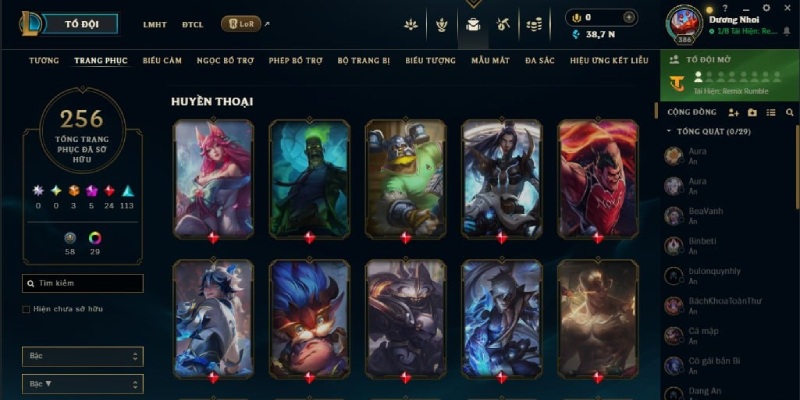Open the BIỂU CẢM emotes tab
This screenshot has height=400, width=800.
click(162, 61)
